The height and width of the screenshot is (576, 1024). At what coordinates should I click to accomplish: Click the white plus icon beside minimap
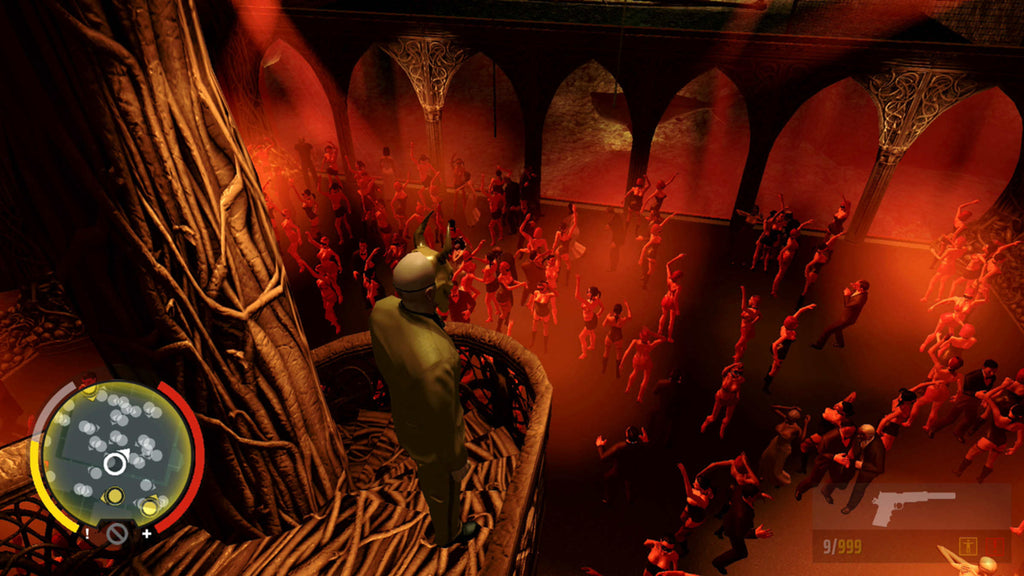pos(147,534)
